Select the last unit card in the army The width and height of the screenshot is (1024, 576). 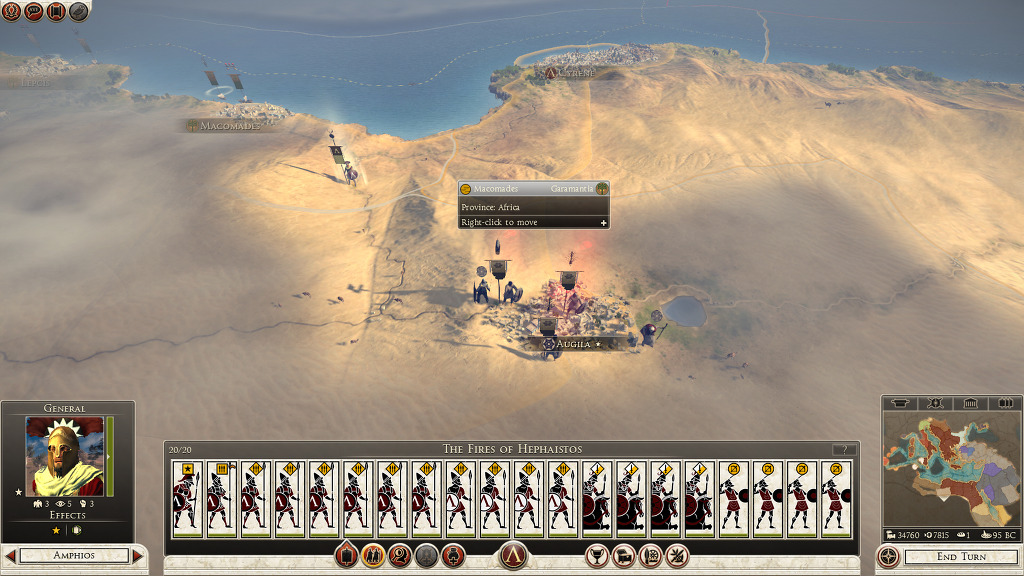point(835,499)
